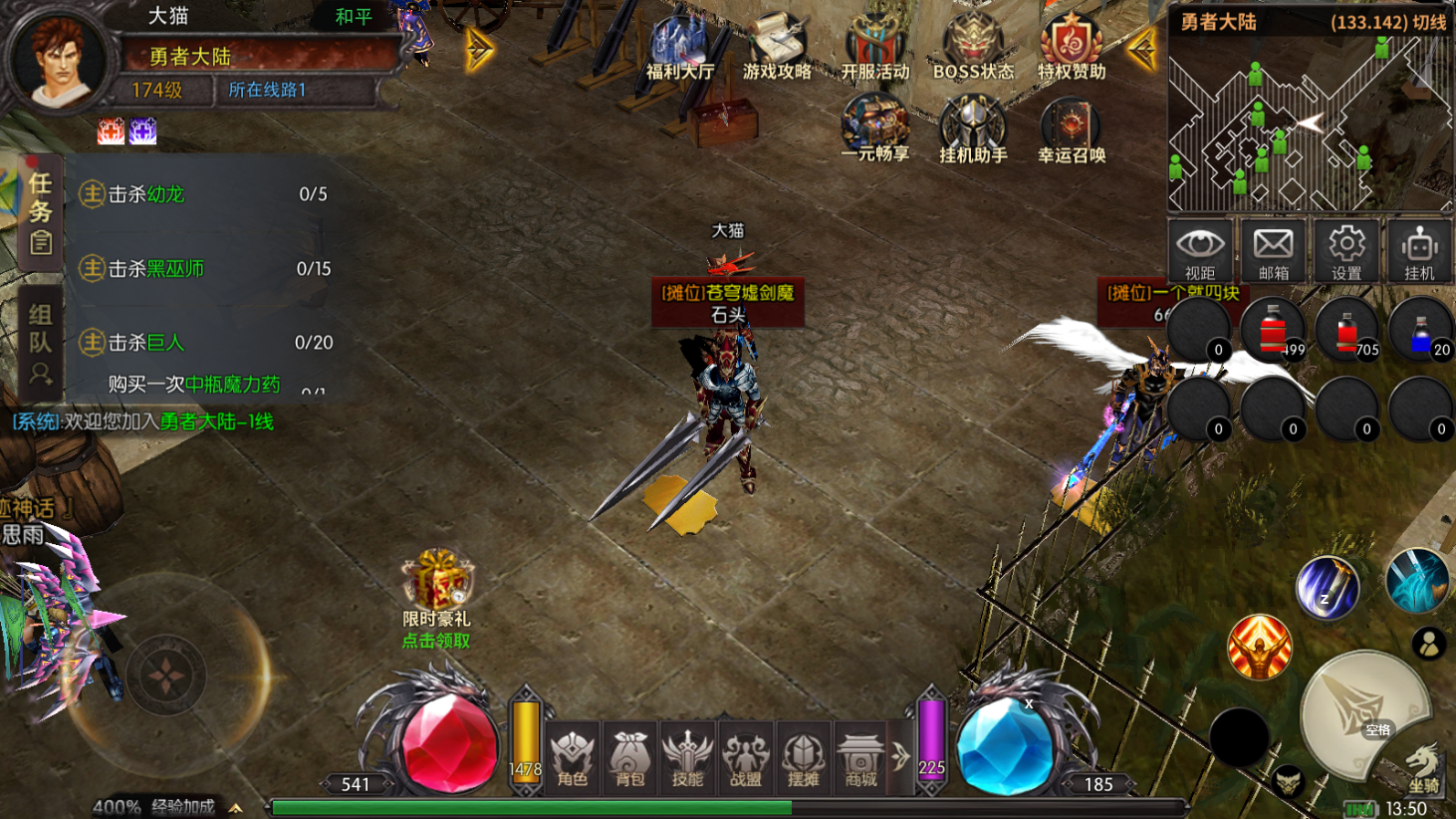
Task: Open the 商城 shop
Action: click(860, 759)
